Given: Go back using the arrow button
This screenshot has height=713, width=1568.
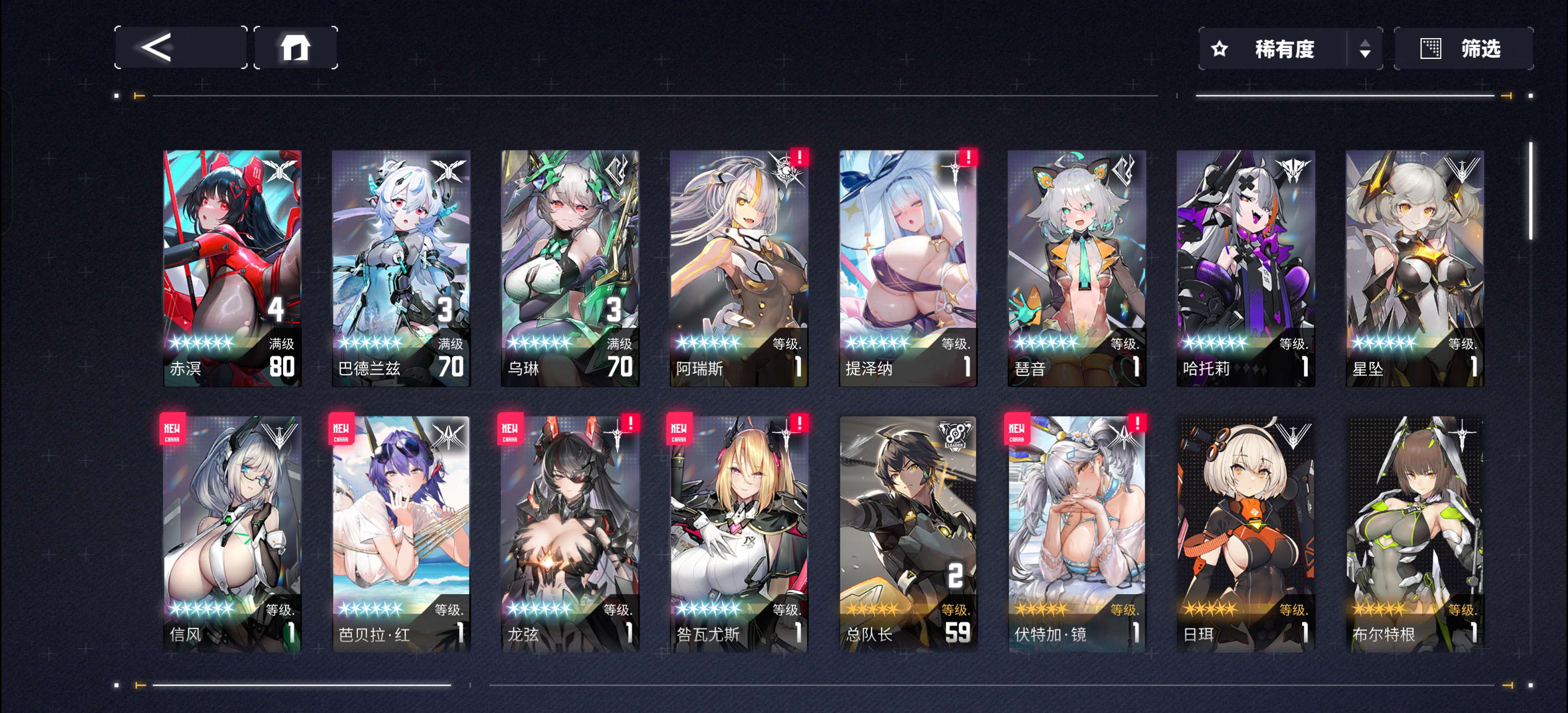Looking at the screenshot, I should click(x=180, y=48).
